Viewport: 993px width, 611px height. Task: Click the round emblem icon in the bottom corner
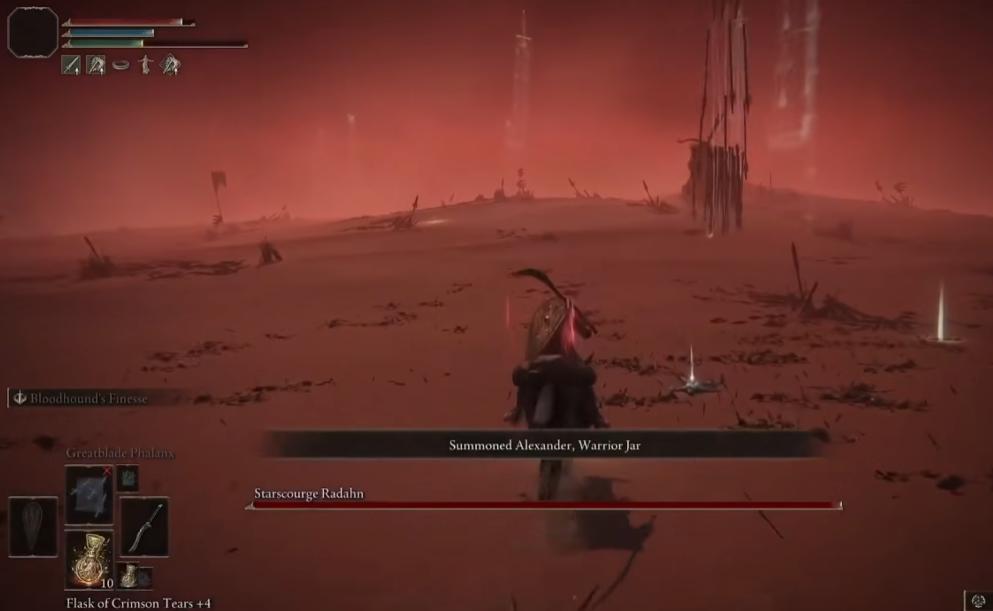pyautogui.click(x=977, y=601)
